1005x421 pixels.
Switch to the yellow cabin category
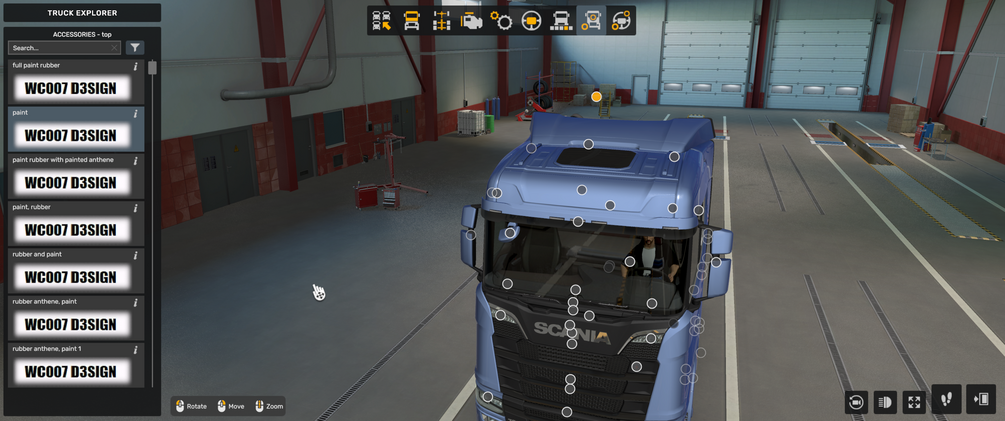coord(411,21)
